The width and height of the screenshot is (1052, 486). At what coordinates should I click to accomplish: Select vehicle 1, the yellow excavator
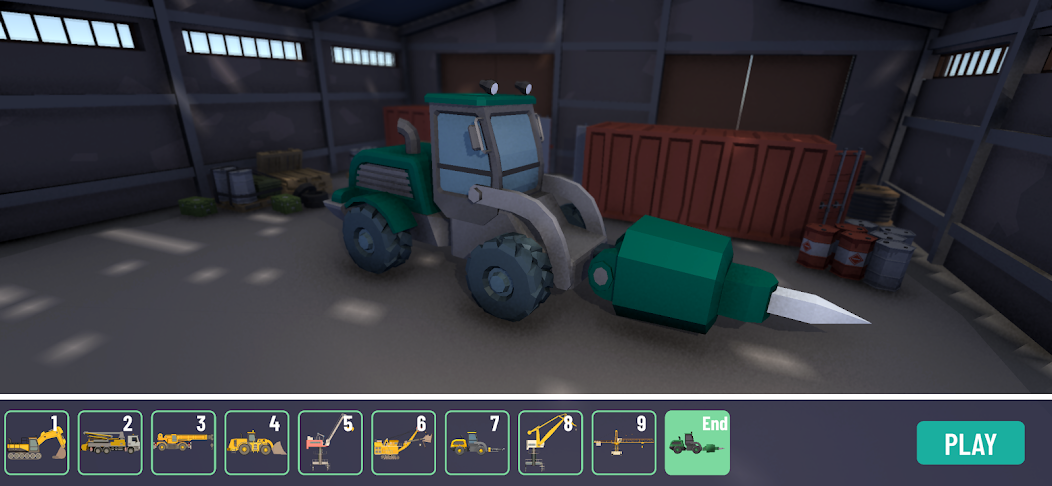coord(37,443)
